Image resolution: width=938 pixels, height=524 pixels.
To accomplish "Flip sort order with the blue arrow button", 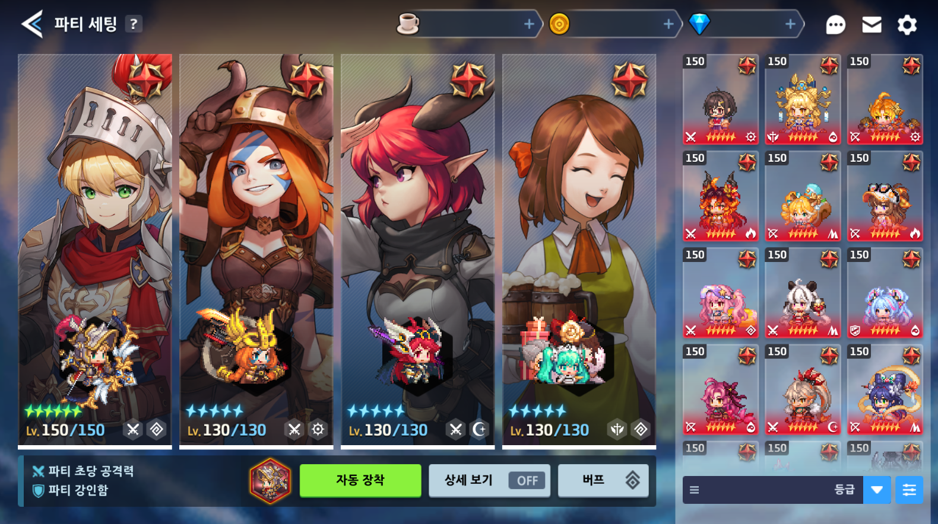I will 877,489.
